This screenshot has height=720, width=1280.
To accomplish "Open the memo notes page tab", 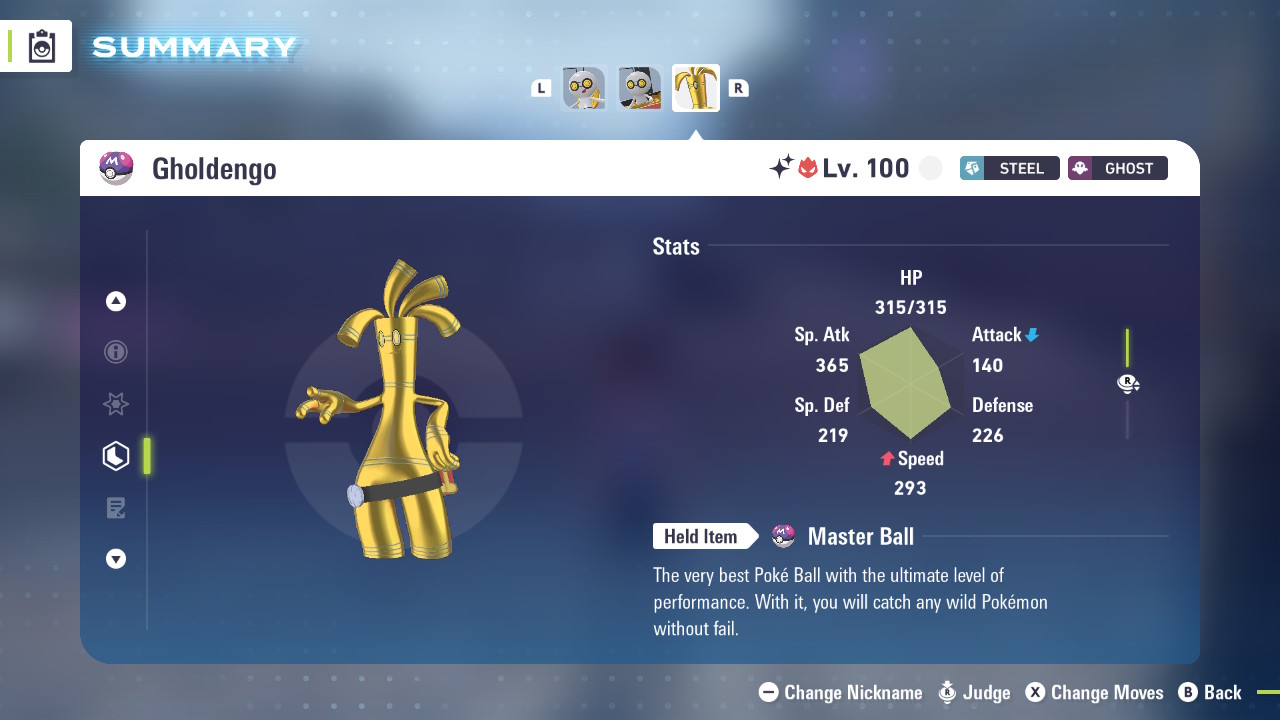I will click(x=116, y=508).
